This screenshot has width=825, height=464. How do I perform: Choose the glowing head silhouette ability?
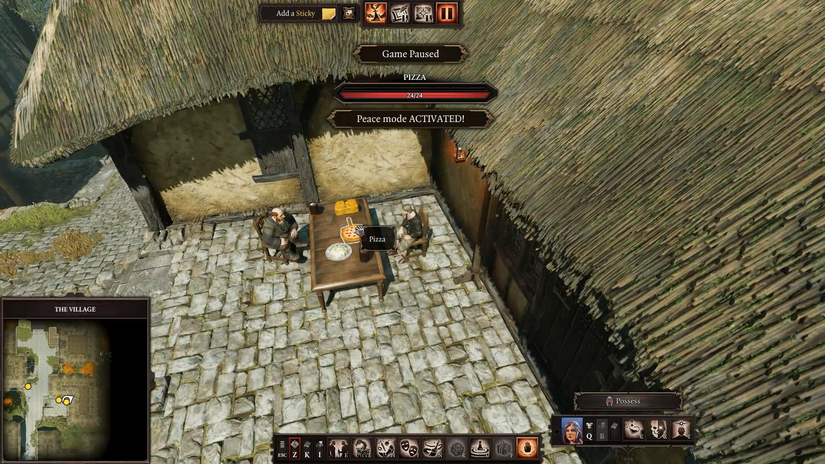tap(682, 429)
